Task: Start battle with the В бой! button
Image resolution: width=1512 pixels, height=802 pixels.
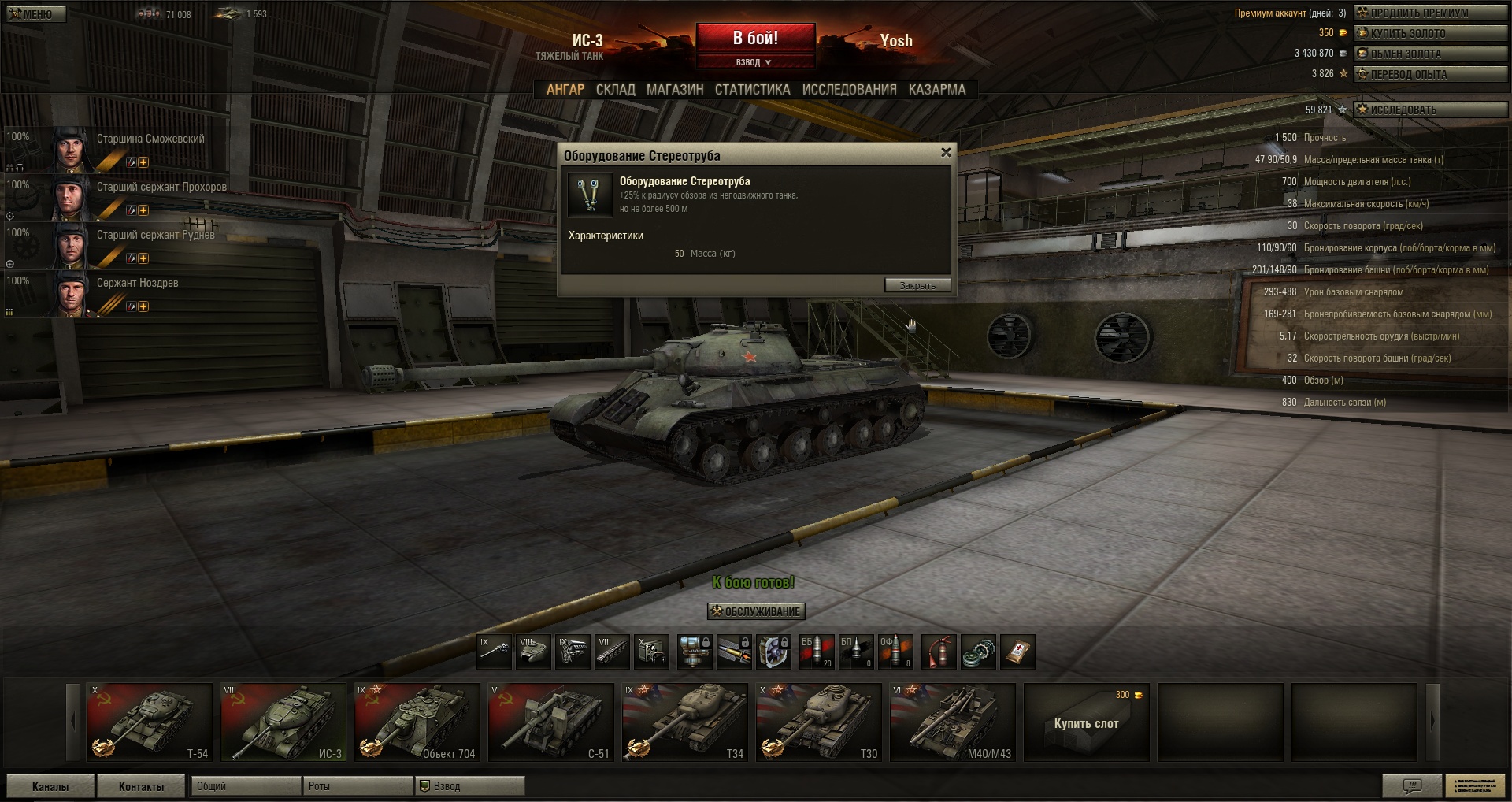Action: pos(755,38)
